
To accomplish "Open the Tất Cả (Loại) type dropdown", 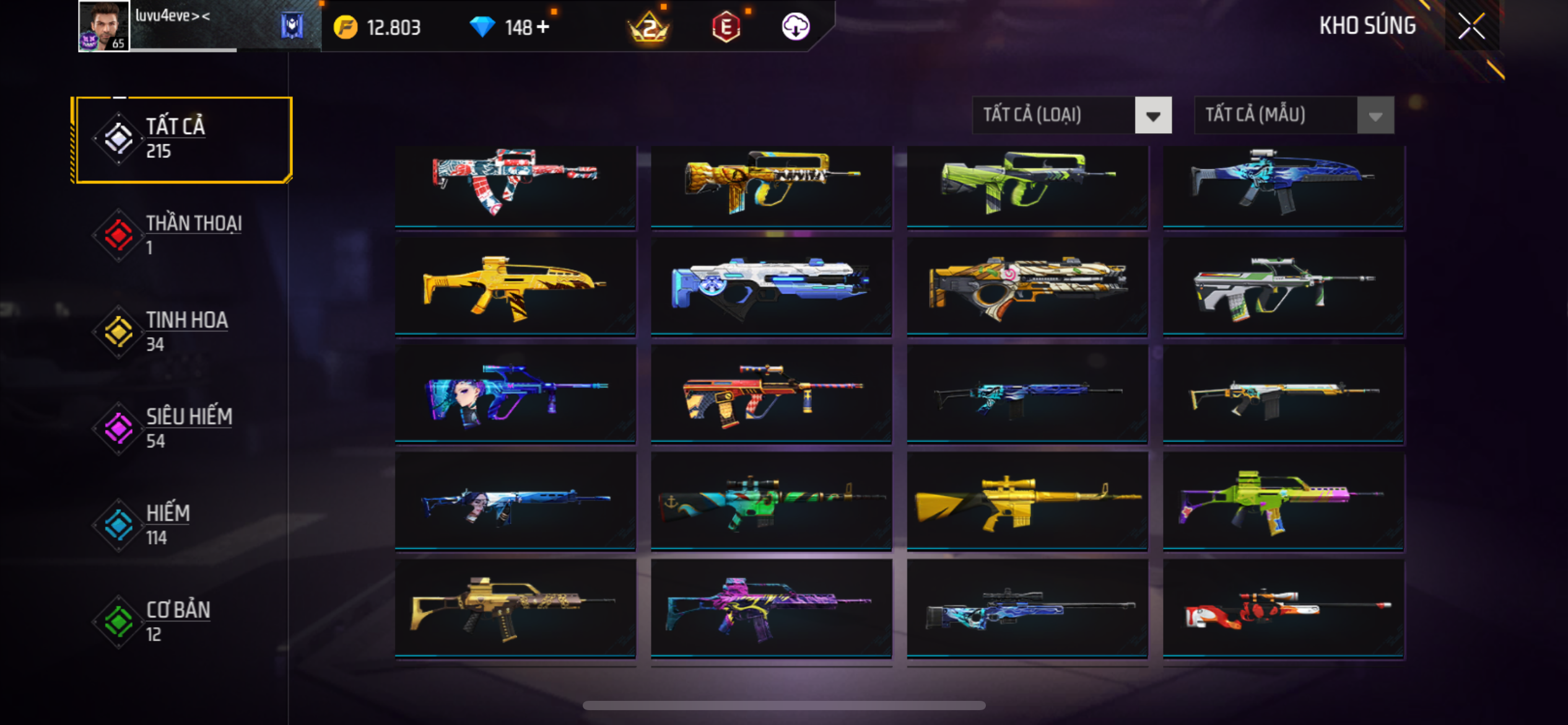I will coord(1071,115).
